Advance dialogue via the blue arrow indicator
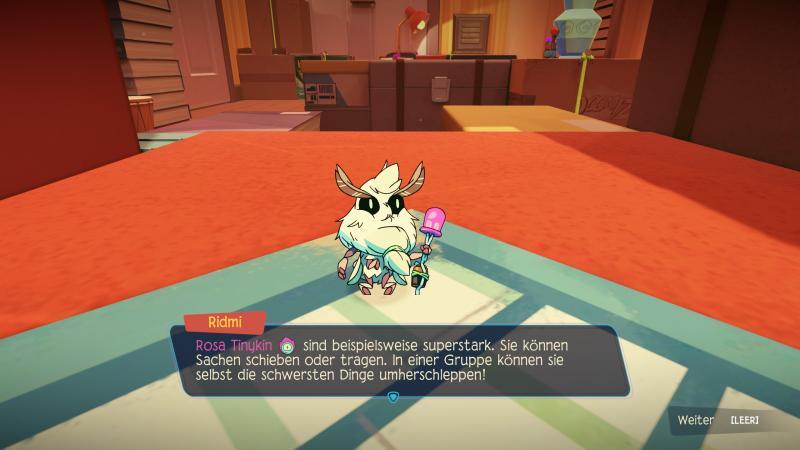This screenshot has height=450, width=800. point(392,396)
